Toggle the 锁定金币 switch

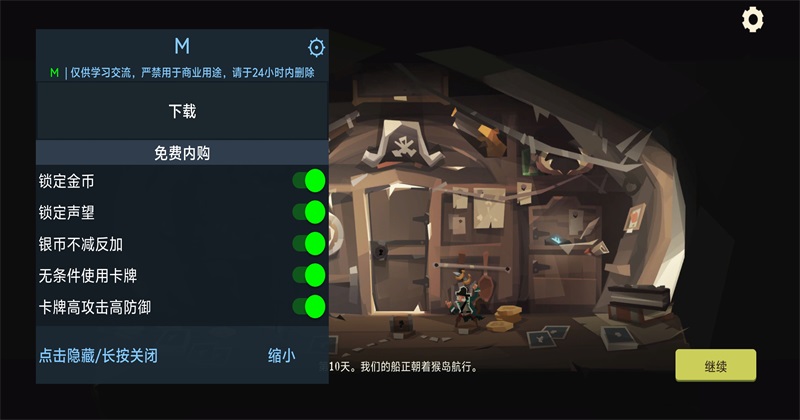309,181
